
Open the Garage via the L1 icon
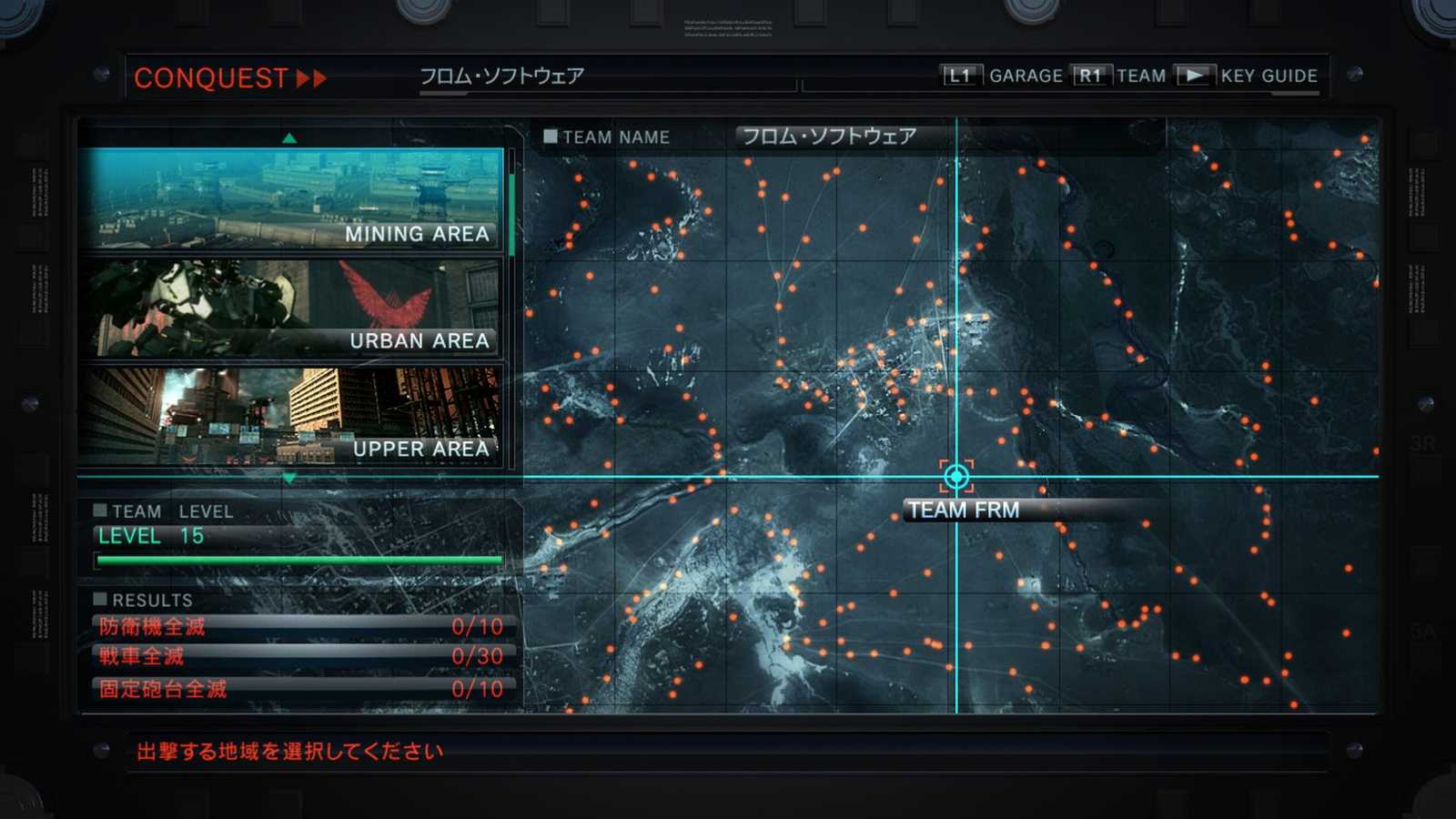pos(961,75)
